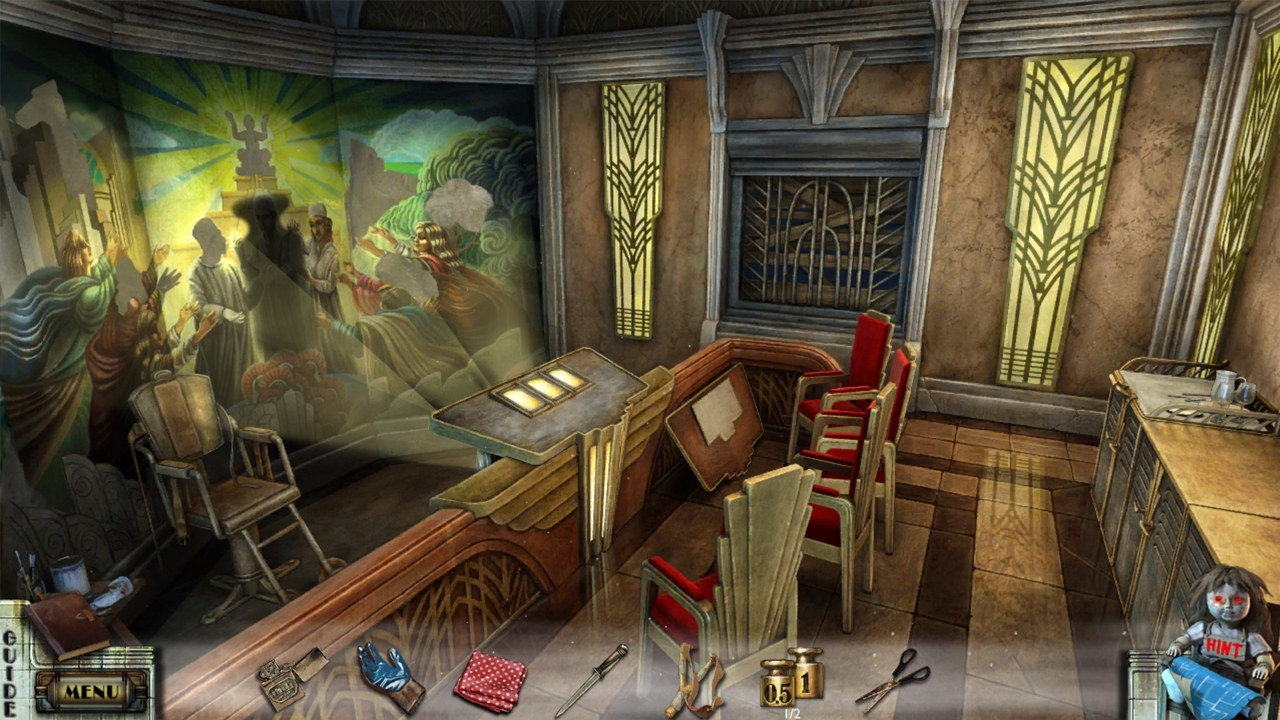The height and width of the screenshot is (720, 1280).
Task: Choose the dagger inventory item
Action: 592,679
